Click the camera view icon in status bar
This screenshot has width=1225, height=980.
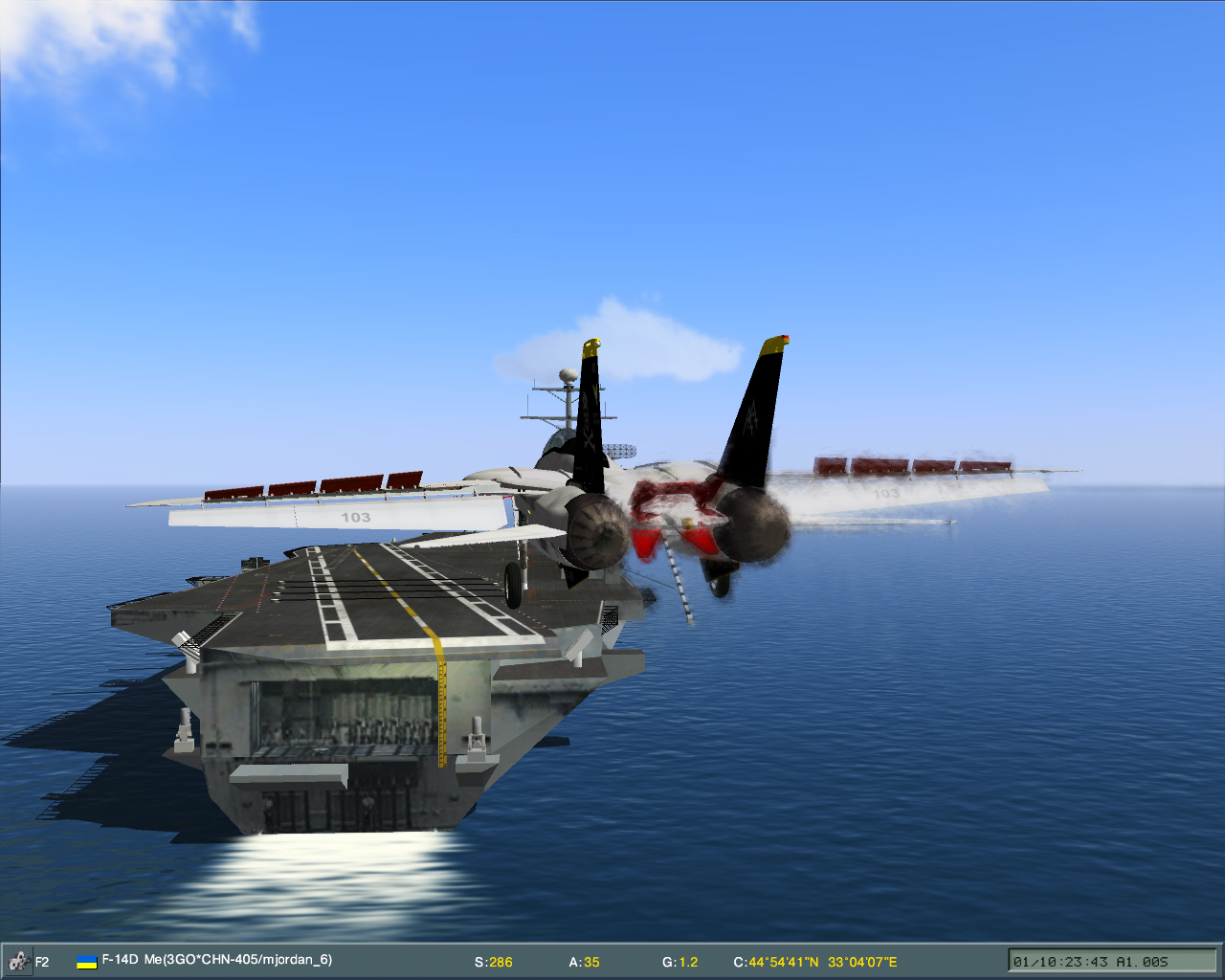(x=17, y=960)
